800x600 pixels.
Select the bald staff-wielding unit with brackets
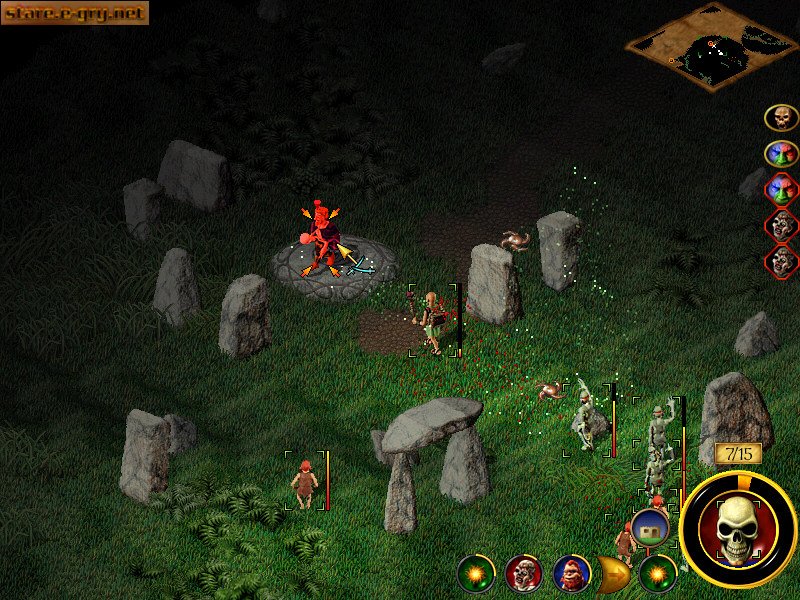pyautogui.click(x=432, y=320)
